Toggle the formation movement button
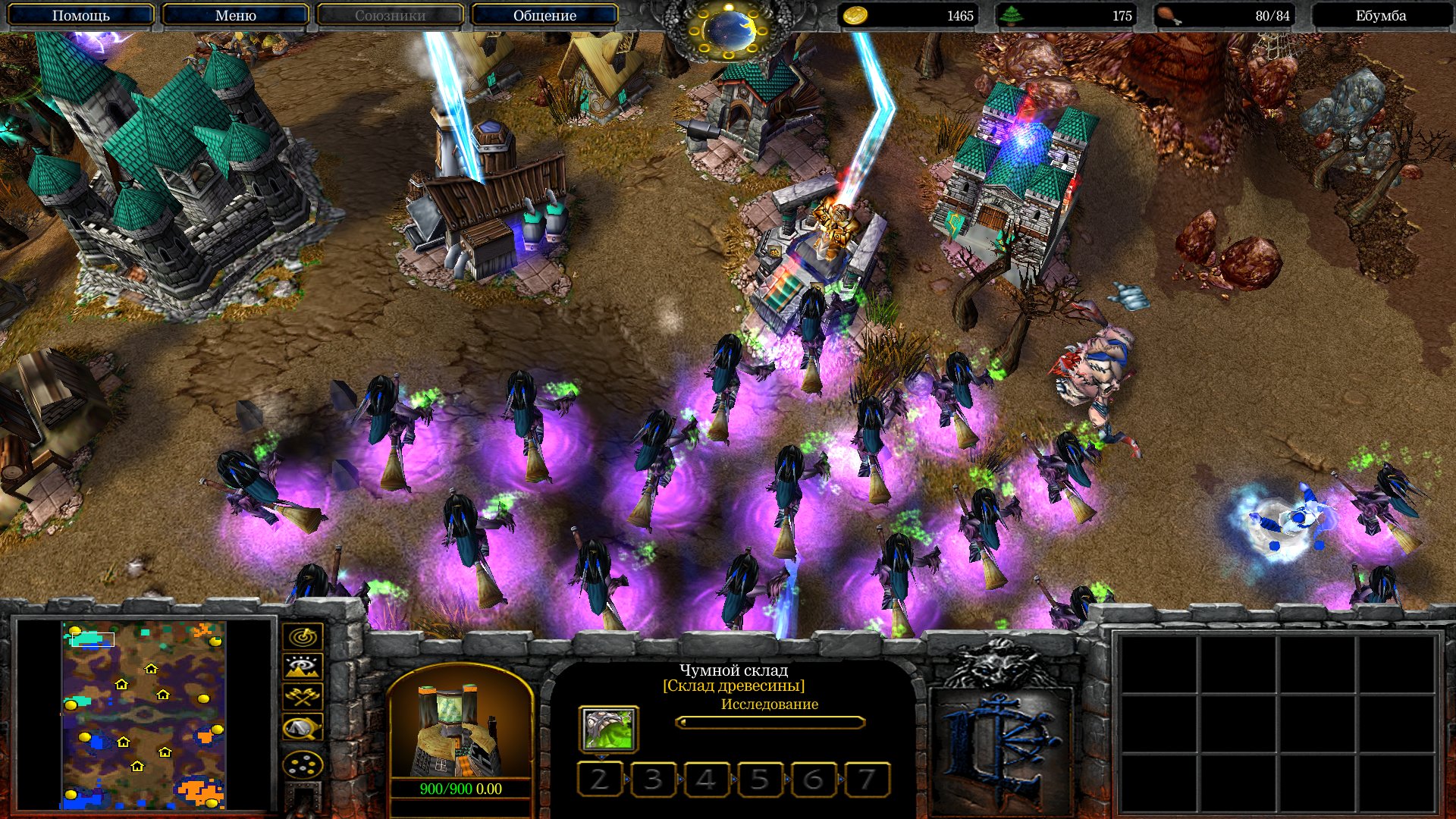 point(303,765)
